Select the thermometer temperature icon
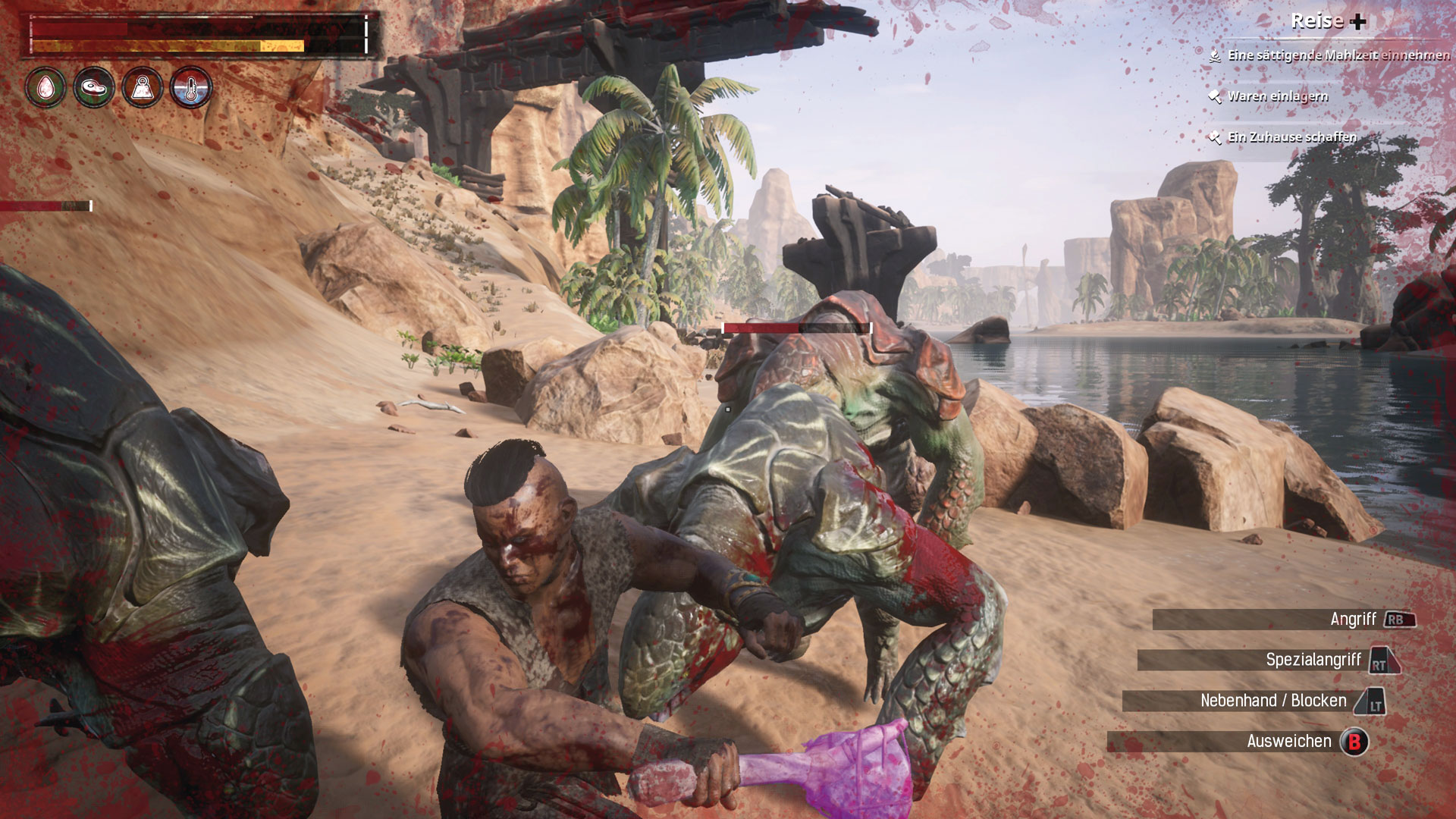 pyautogui.click(x=190, y=88)
